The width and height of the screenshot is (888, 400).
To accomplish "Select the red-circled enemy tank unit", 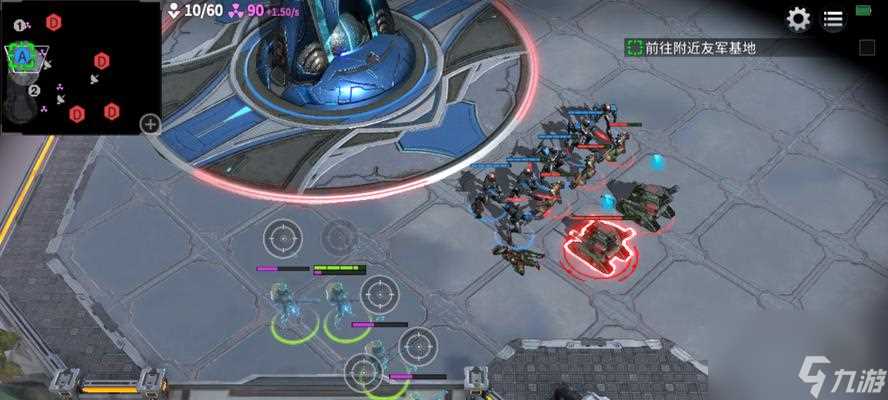I will 597,243.
